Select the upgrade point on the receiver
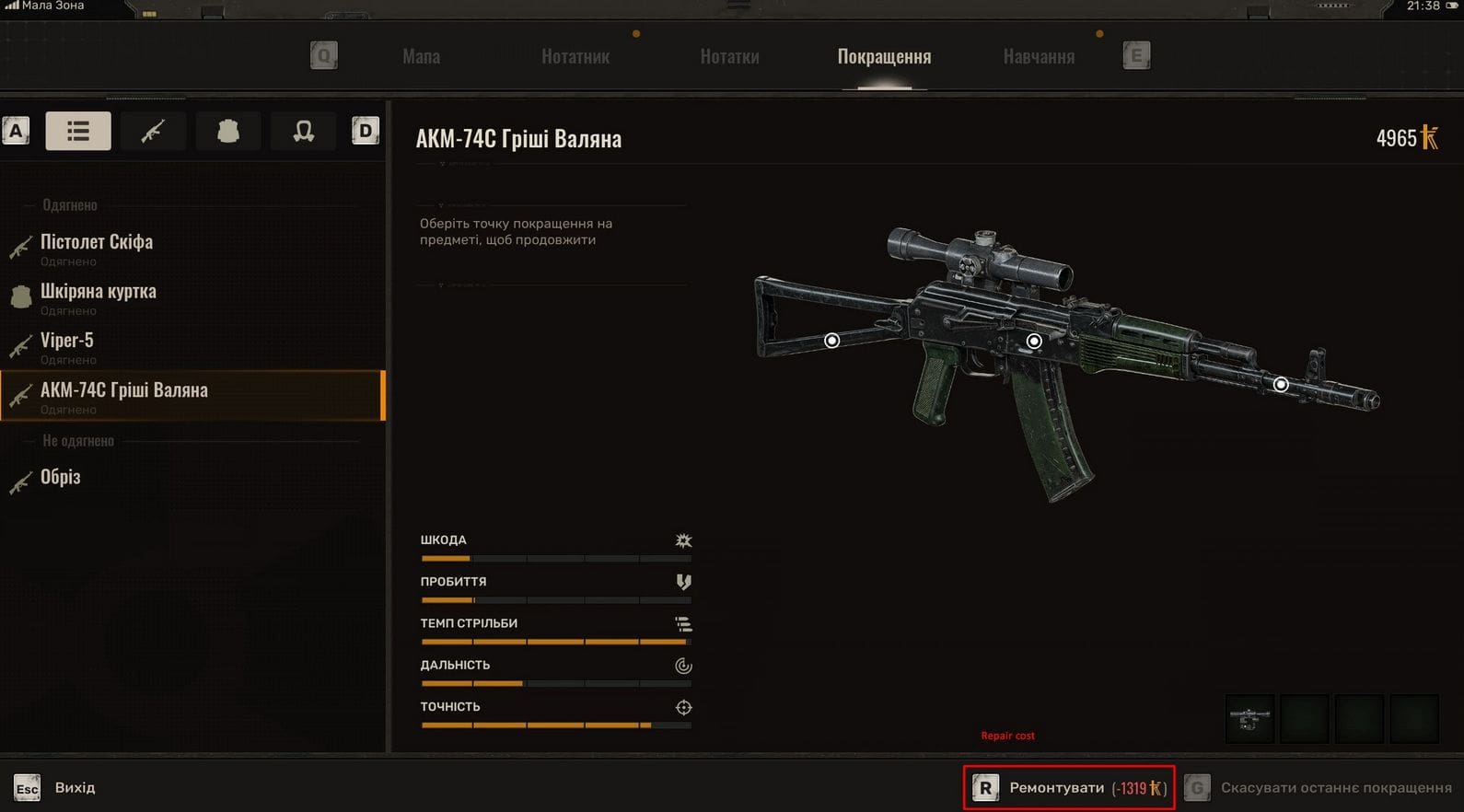Screen dimensions: 1464x812 tap(1034, 342)
